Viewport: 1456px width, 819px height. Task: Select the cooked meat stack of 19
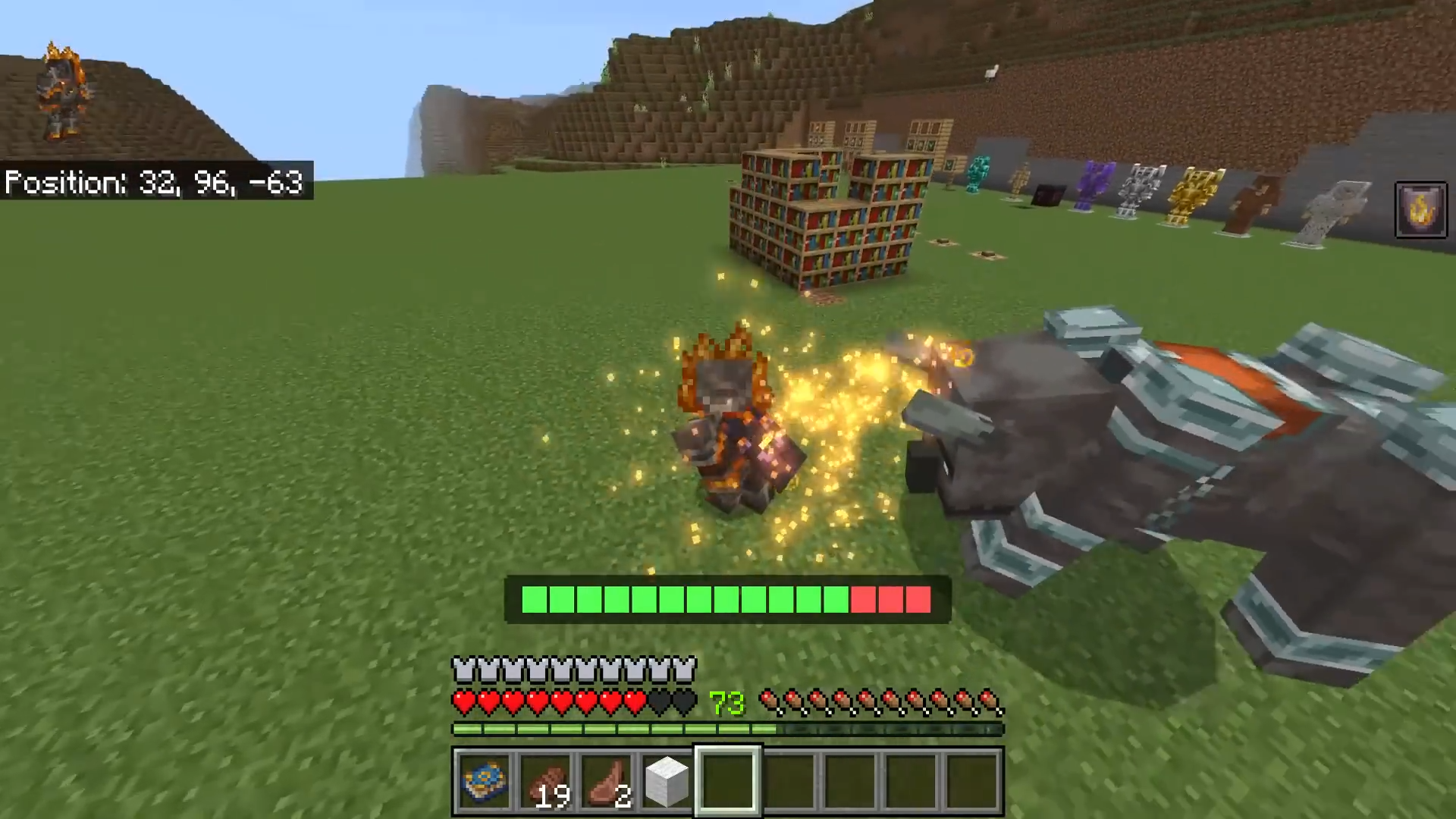[544, 781]
